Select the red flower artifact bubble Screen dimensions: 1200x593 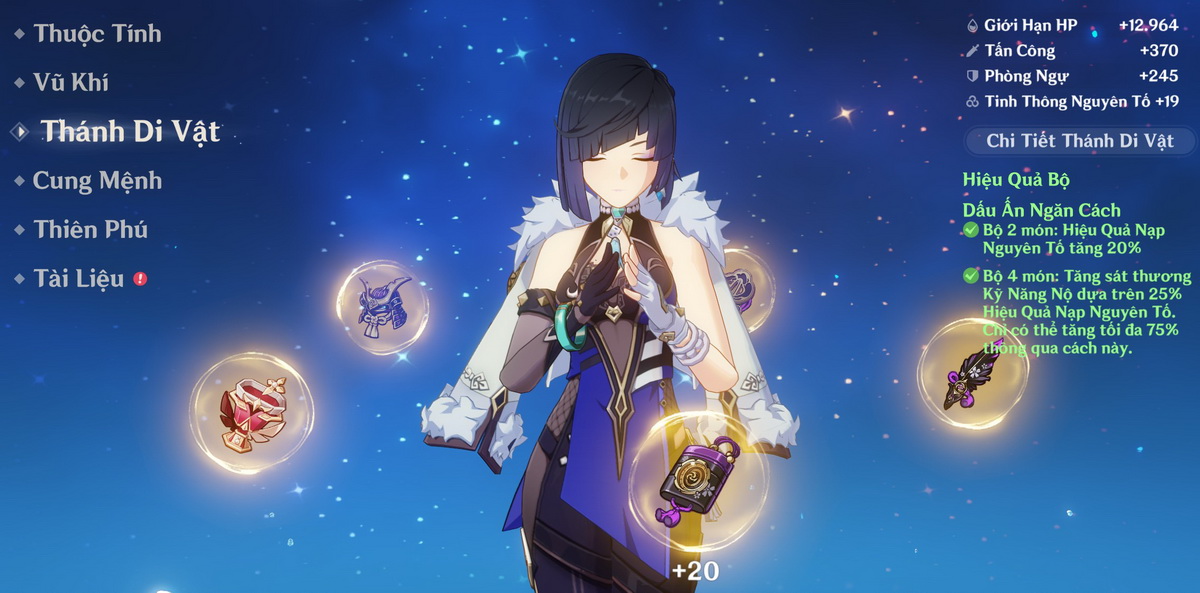click(x=251, y=413)
